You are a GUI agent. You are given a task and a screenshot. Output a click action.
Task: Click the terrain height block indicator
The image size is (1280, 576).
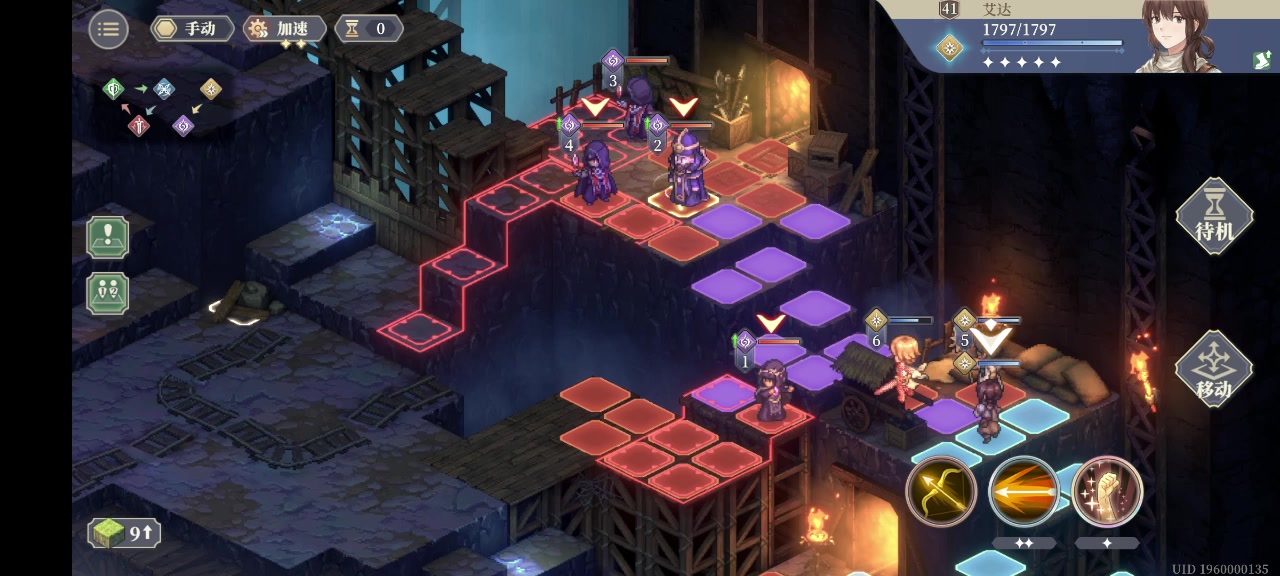pos(124,533)
